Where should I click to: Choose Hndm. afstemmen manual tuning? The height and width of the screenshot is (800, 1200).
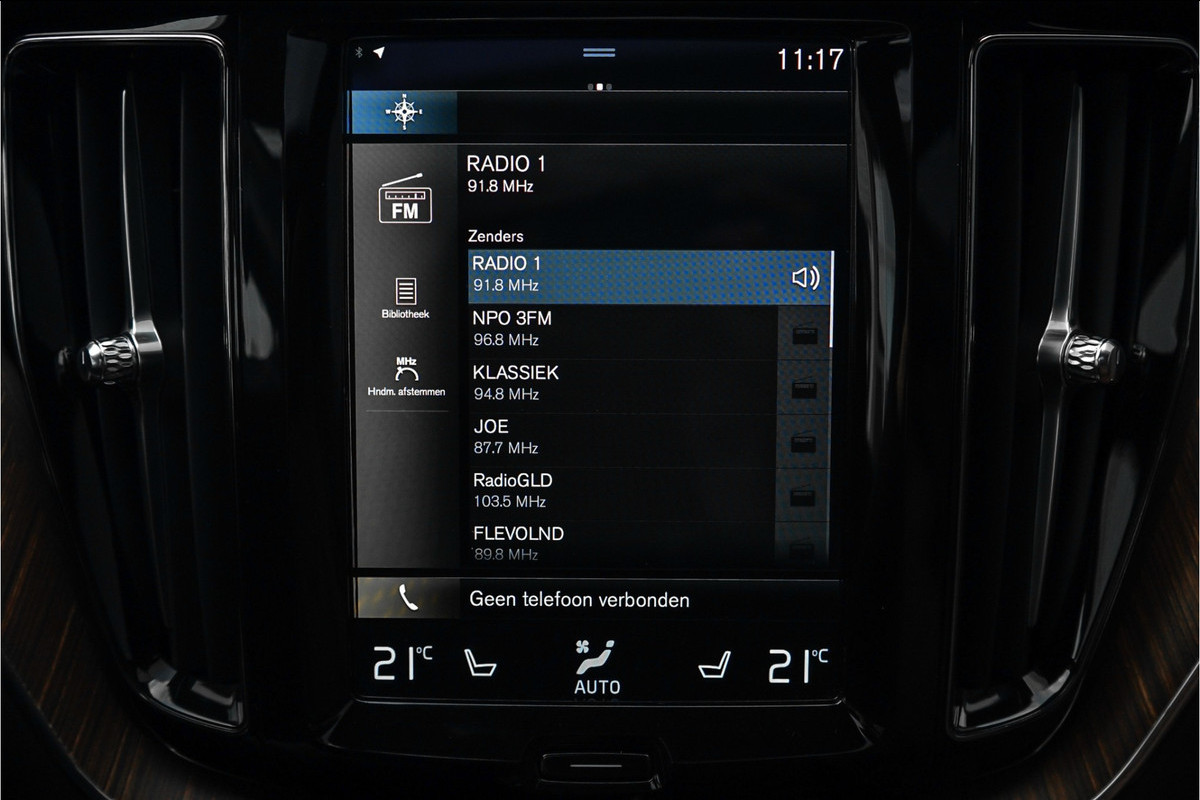pos(406,376)
